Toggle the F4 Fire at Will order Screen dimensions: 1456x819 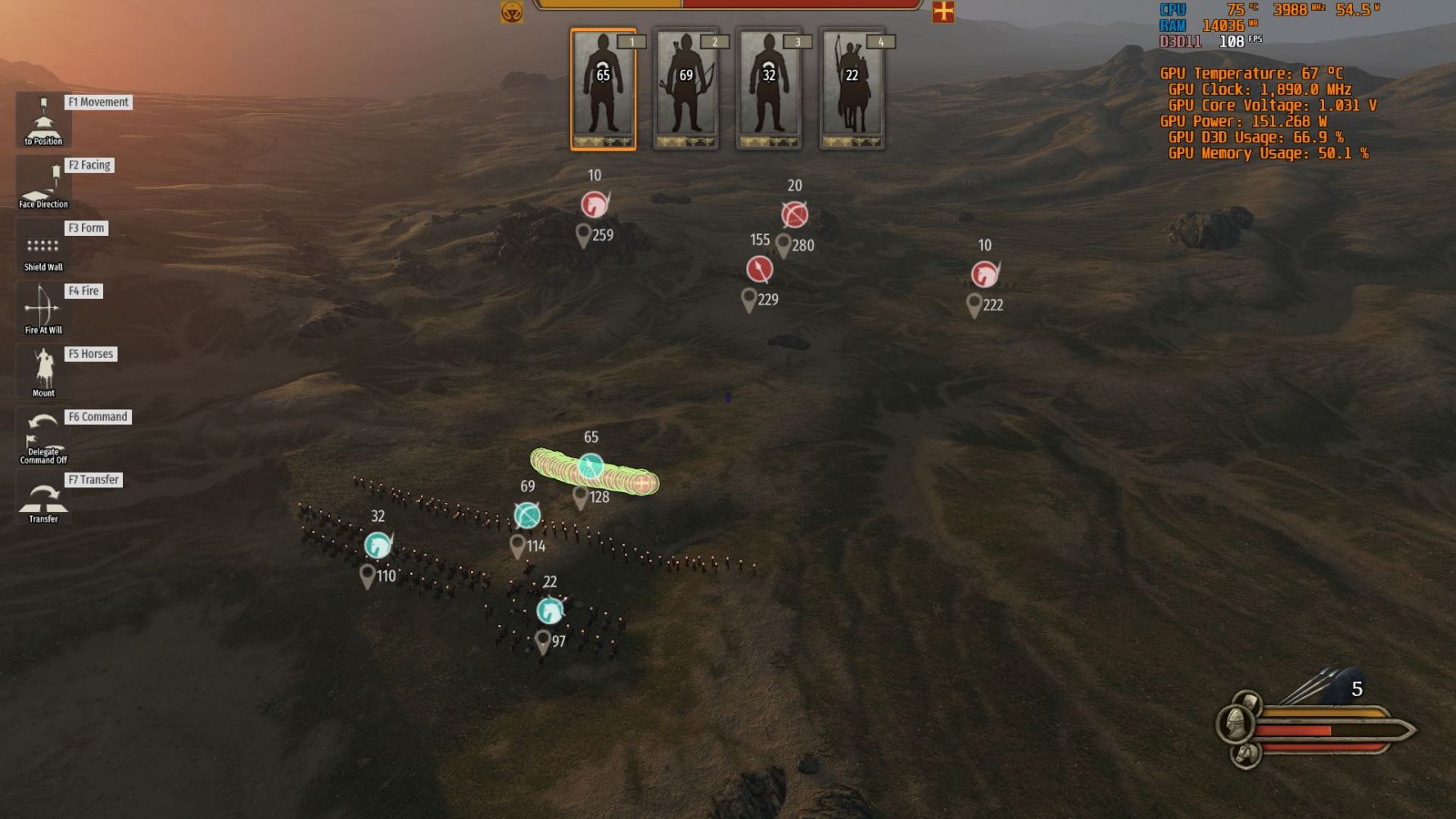[43, 310]
